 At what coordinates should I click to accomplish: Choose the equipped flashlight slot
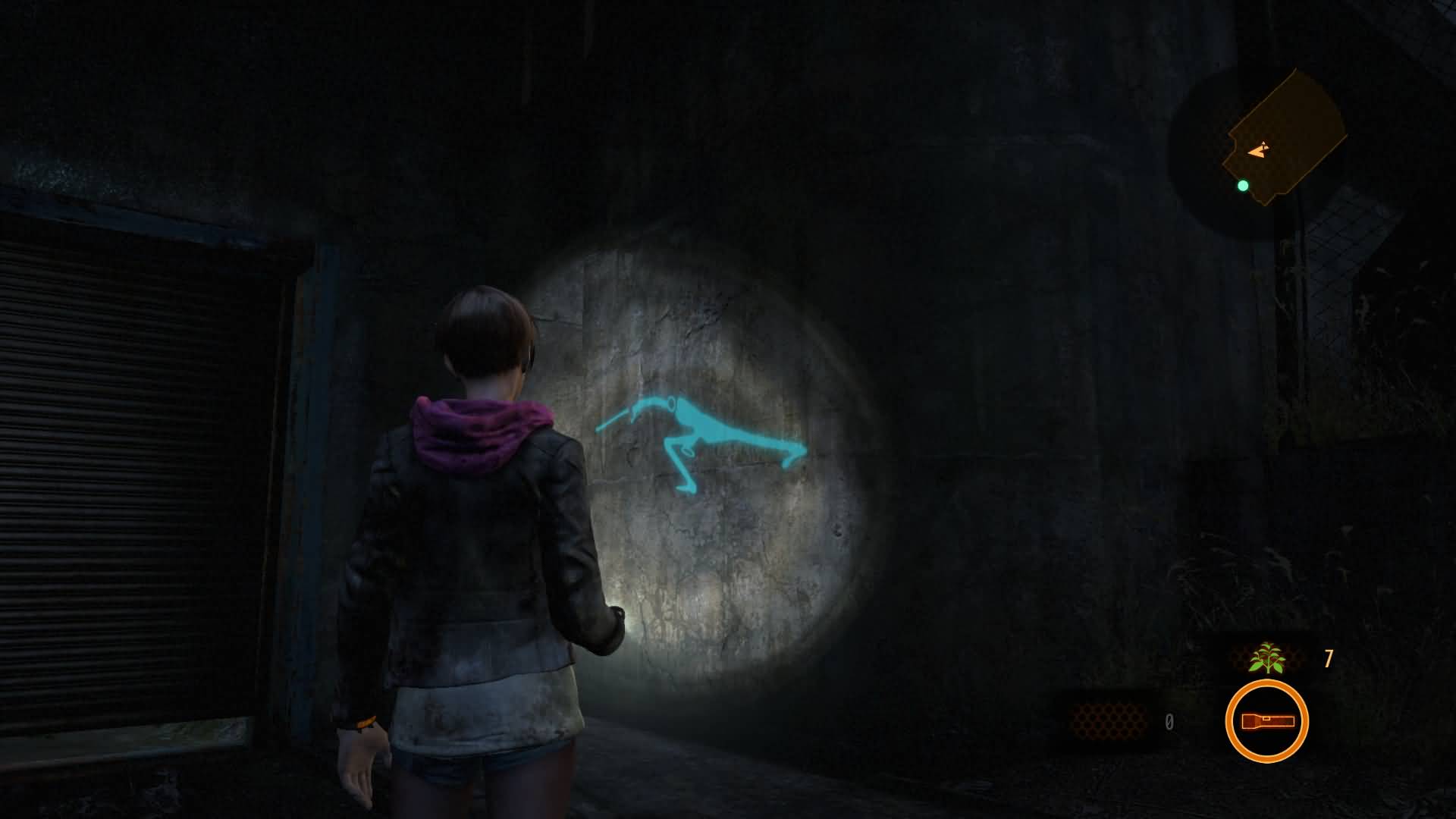click(1266, 720)
